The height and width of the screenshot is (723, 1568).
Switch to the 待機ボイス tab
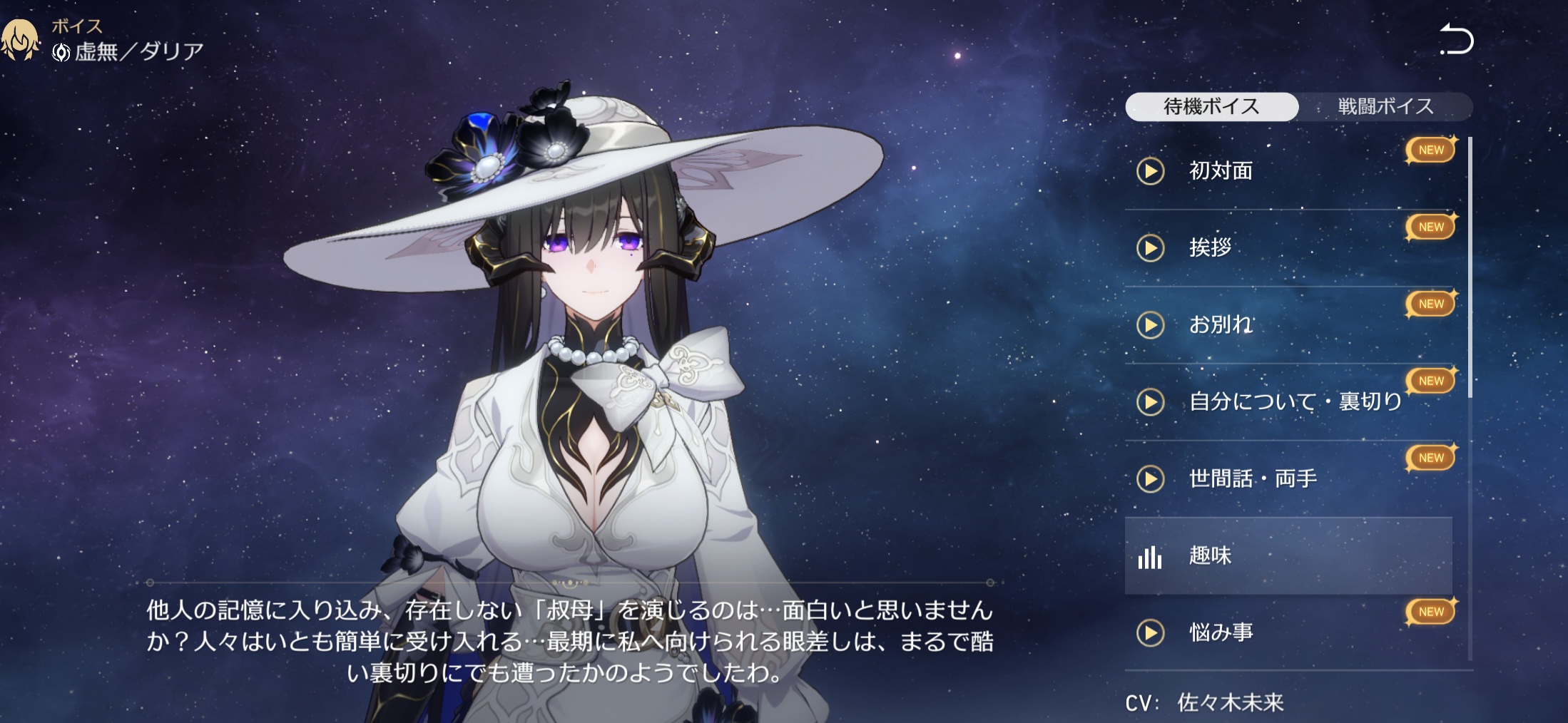tap(1211, 107)
